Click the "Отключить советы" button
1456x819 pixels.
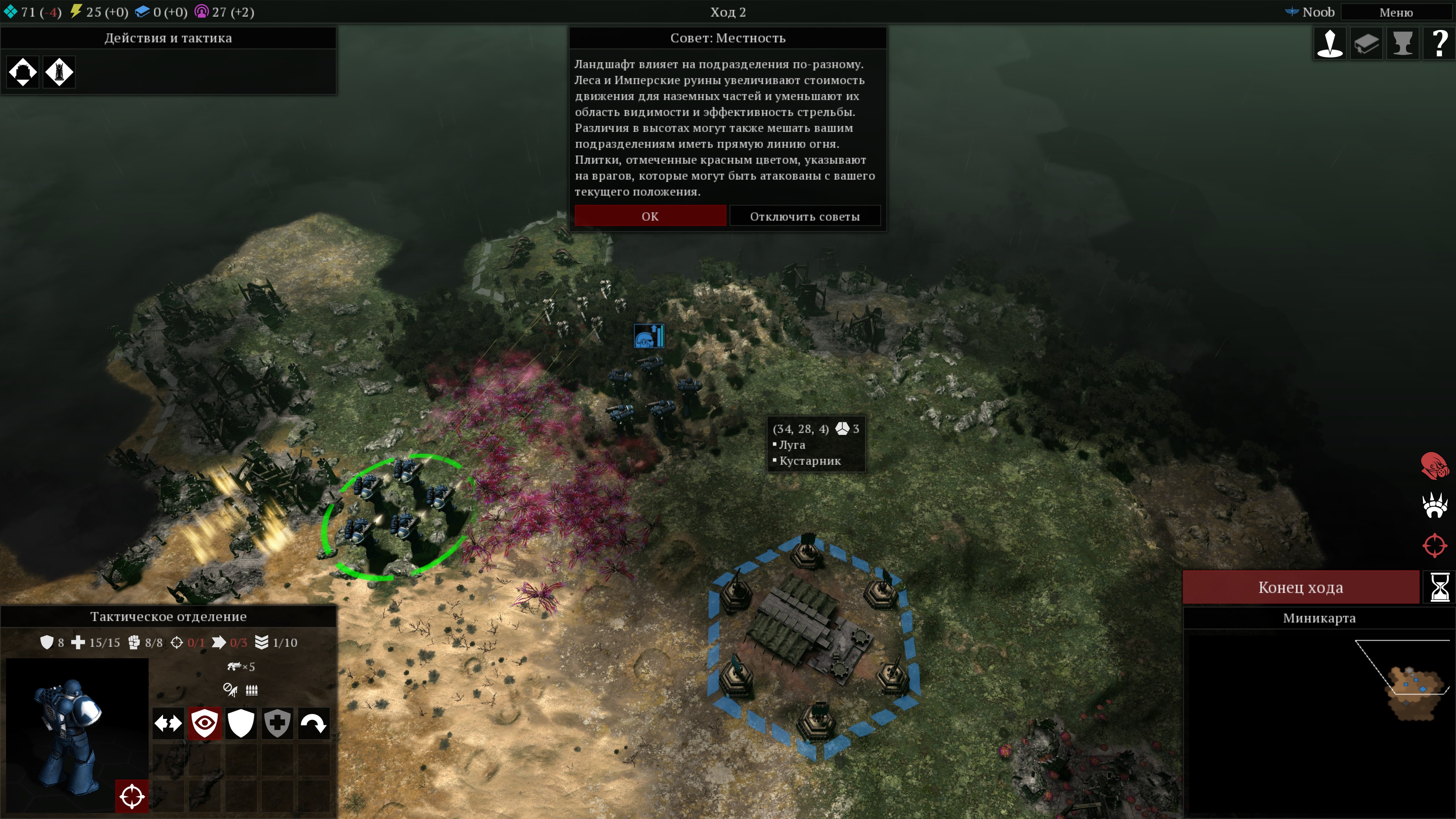pyautogui.click(x=804, y=216)
